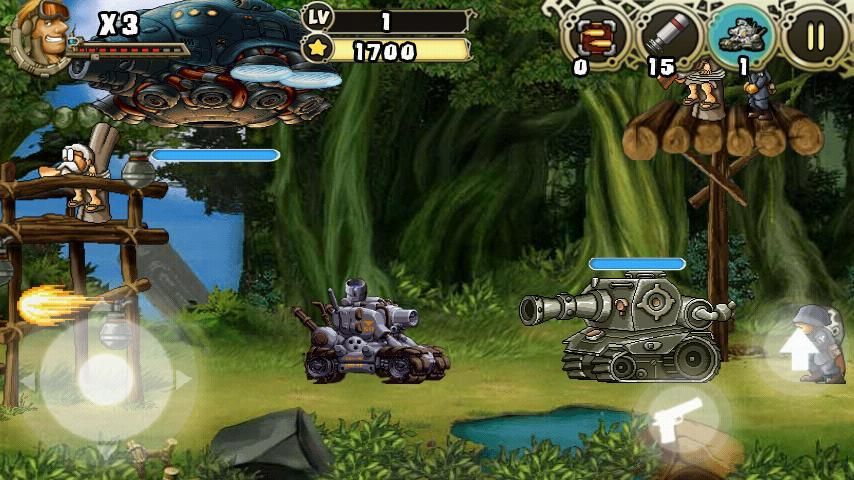This screenshot has width=854, height=480.
Task: Pause the game
Action: pyautogui.click(x=815, y=35)
